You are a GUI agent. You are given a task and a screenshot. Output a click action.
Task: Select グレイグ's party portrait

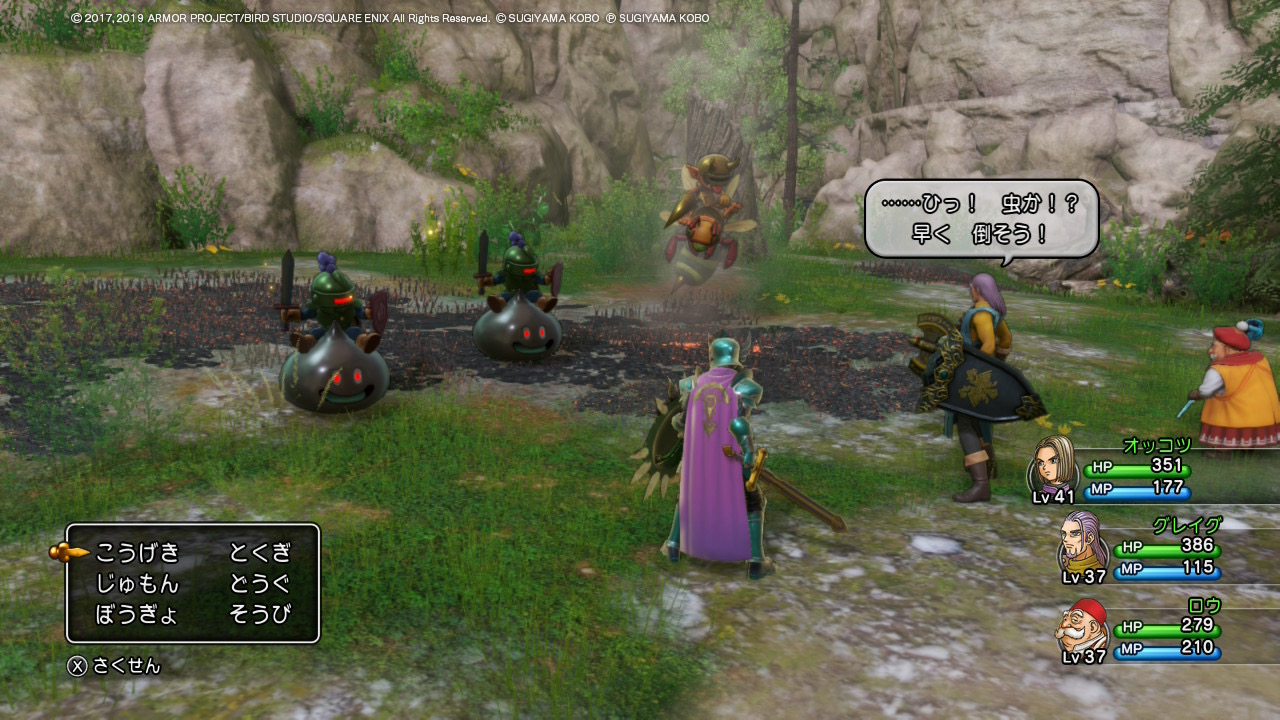point(1082,543)
